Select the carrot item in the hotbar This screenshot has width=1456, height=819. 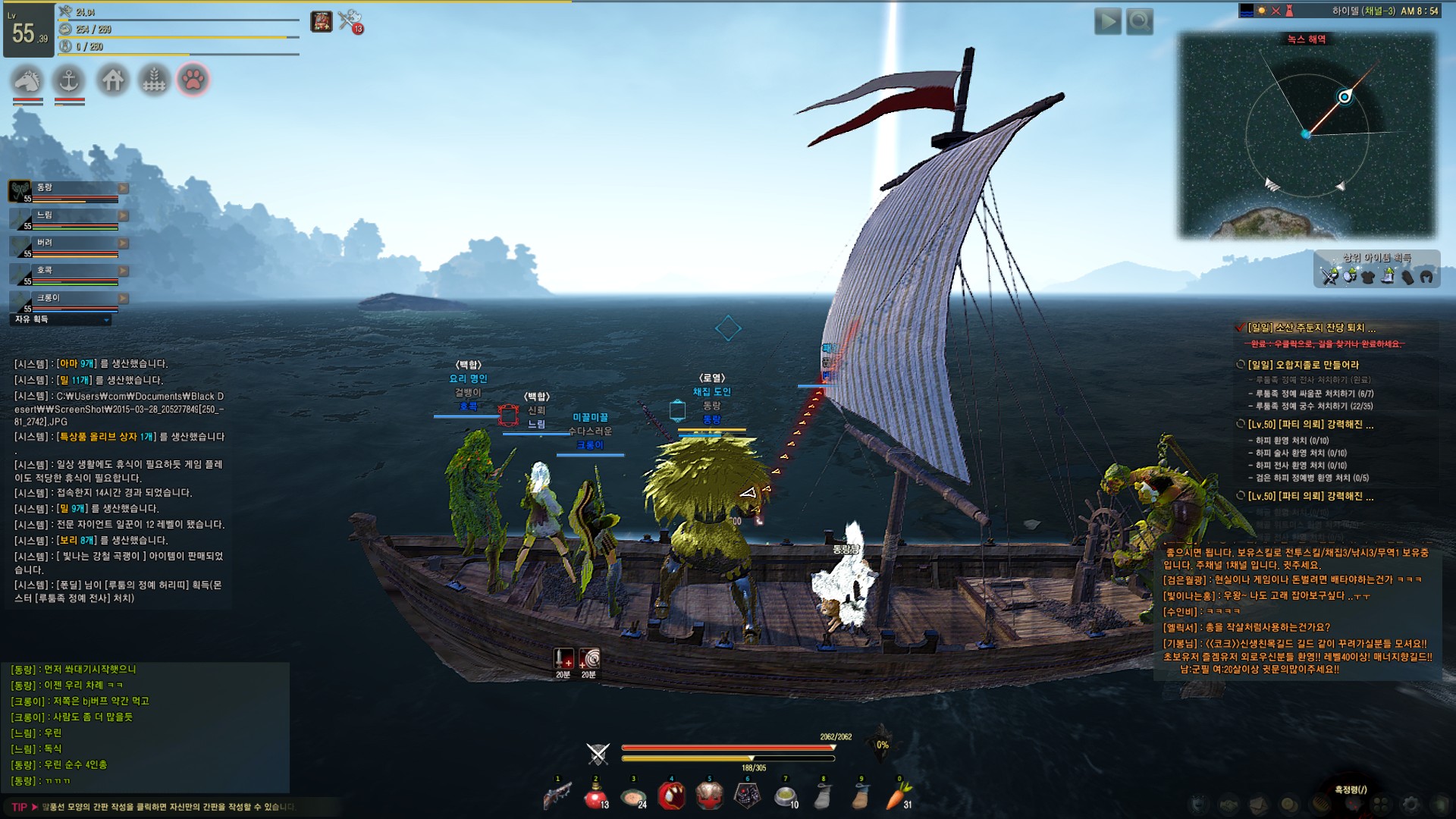(899, 796)
